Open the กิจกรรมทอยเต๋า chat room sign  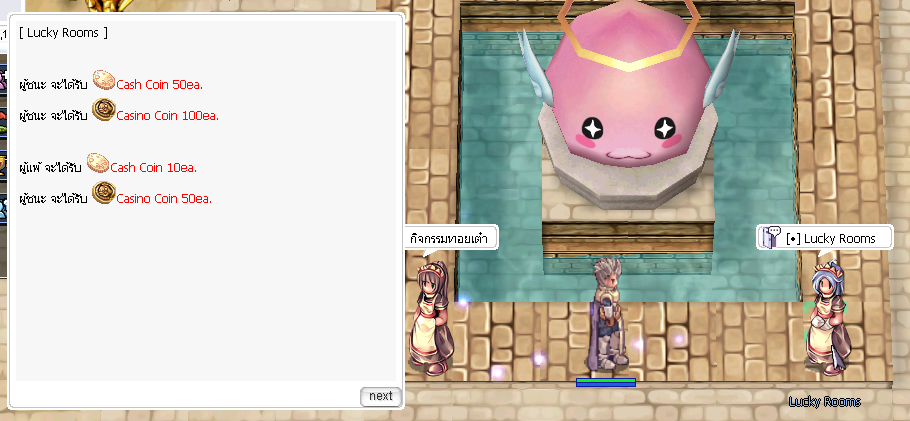(452, 239)
